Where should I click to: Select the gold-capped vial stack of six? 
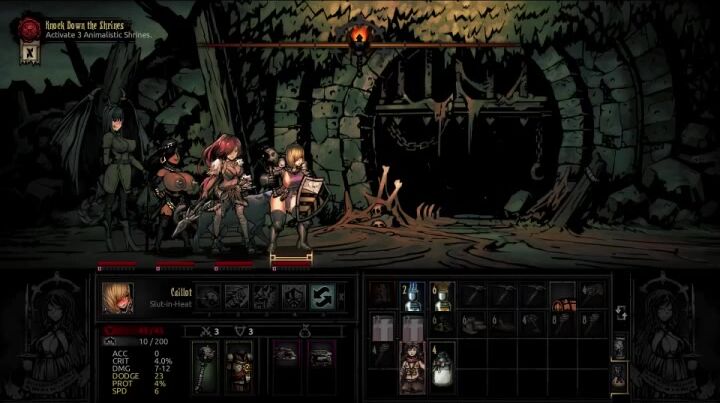click(x=442, y=294)
